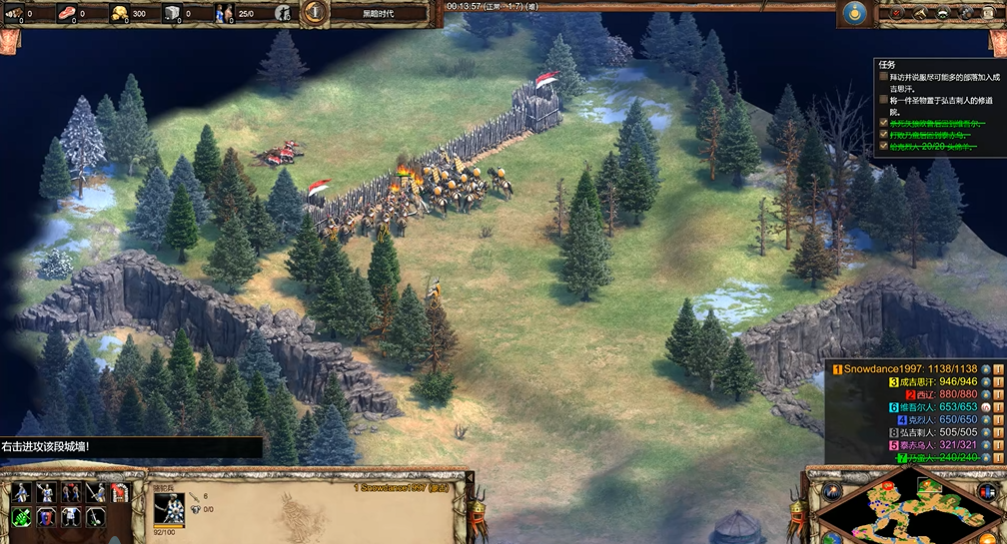Click the idle villager button in top bar
1007x544 pixels.
click(283, 13)
